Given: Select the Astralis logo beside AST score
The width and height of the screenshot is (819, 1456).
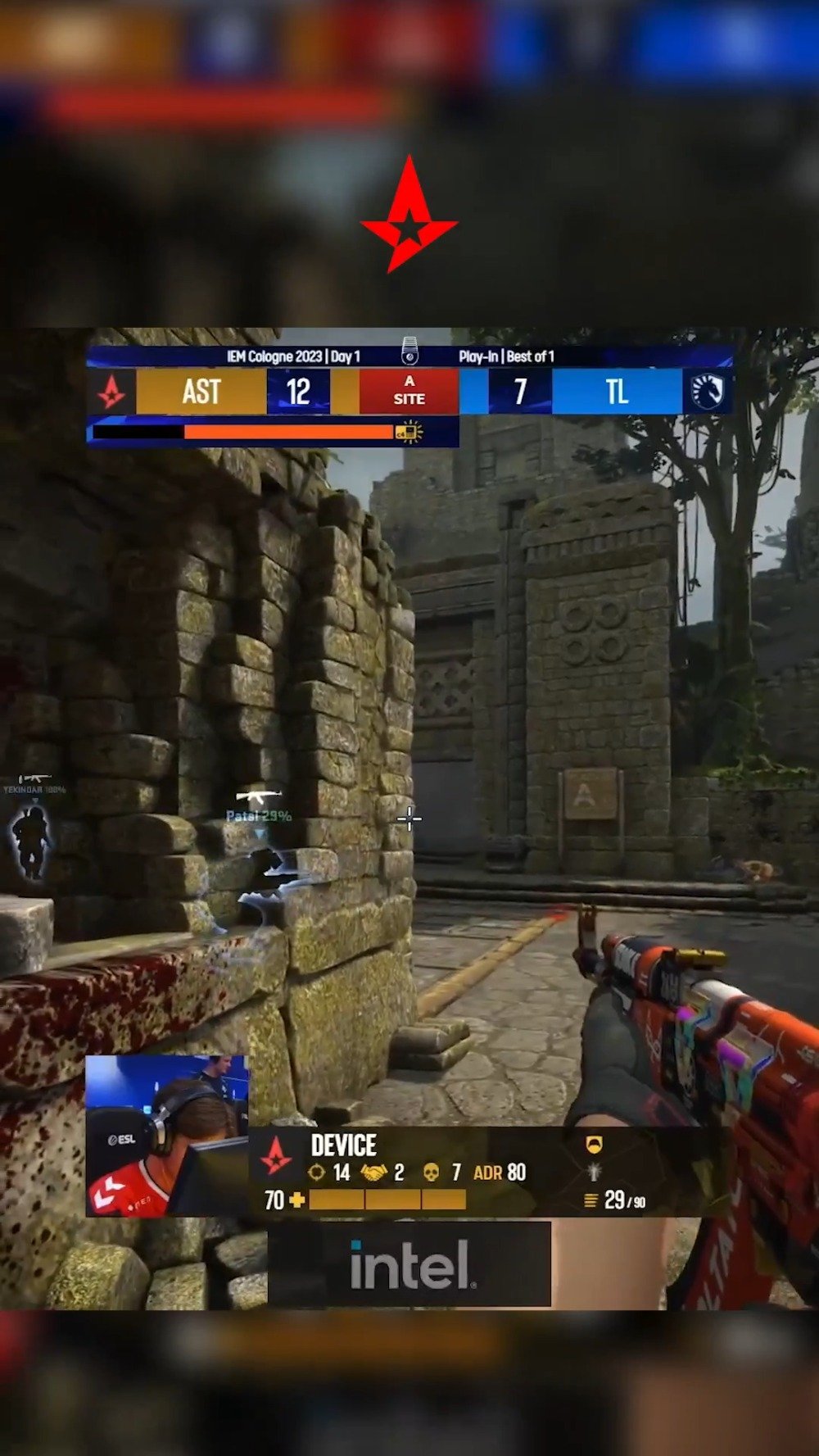Looking at the screenshot, I should [111, 392].
